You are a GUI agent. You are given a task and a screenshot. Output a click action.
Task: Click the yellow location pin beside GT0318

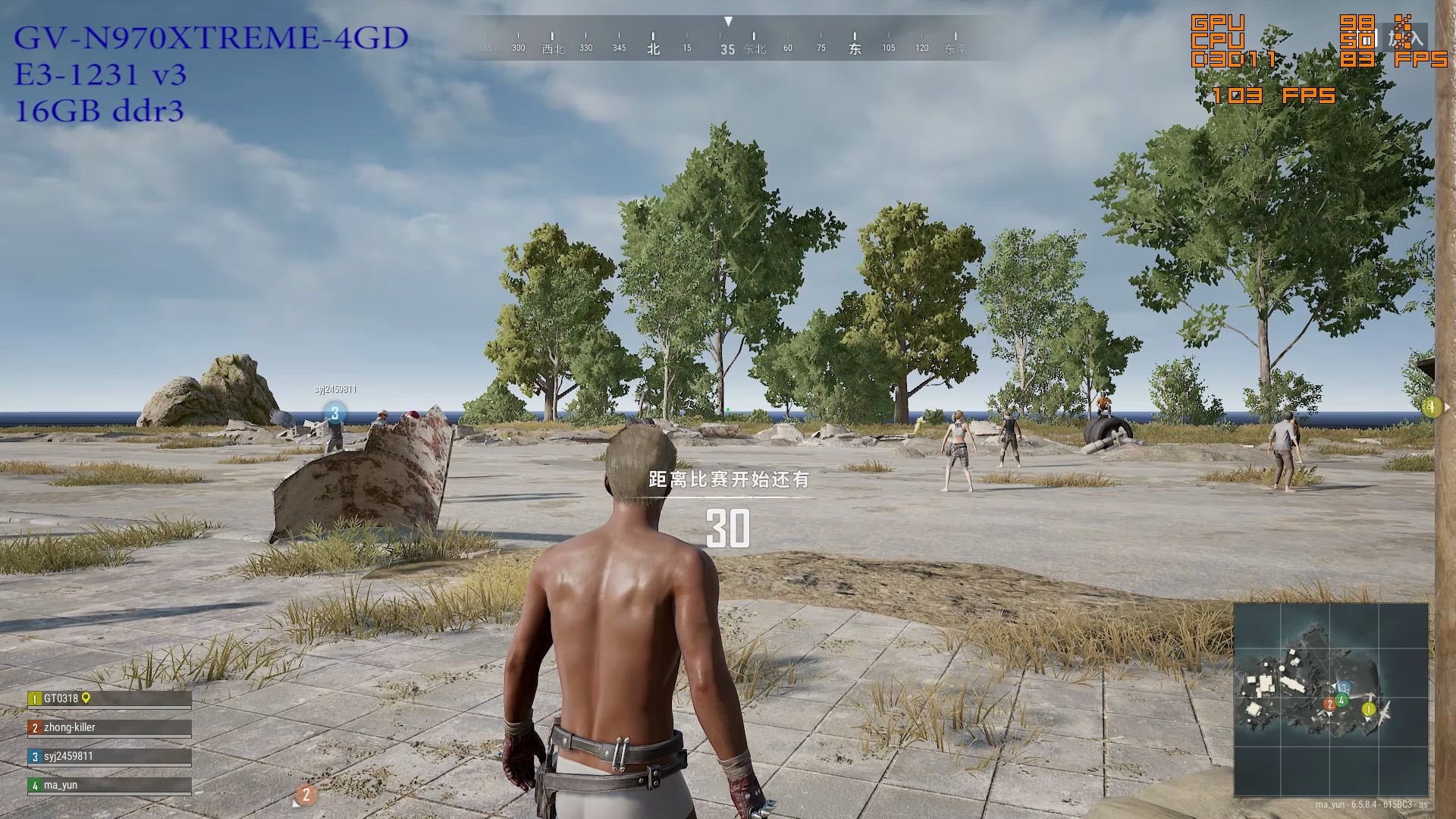(86, 698)
